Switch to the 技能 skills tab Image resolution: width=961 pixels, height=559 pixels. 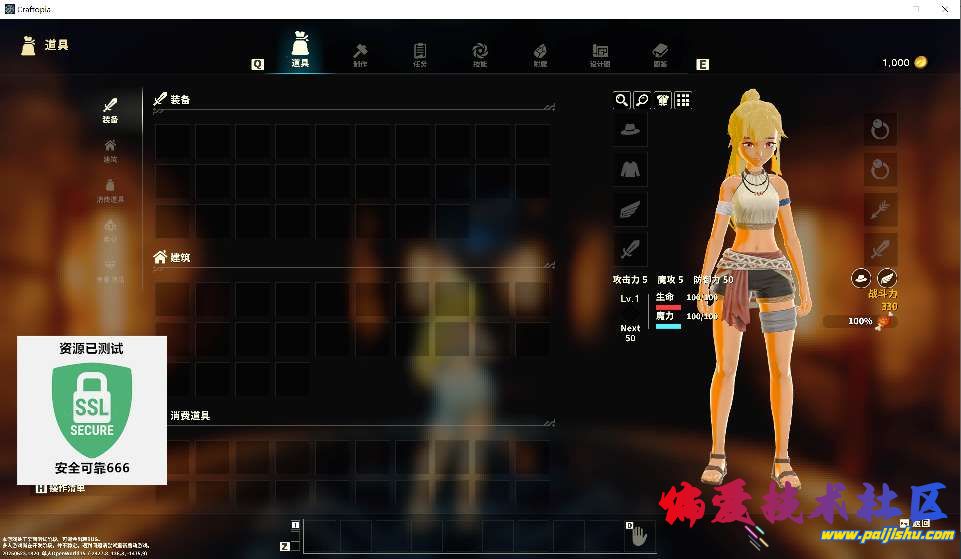click(x=480, y=54)
